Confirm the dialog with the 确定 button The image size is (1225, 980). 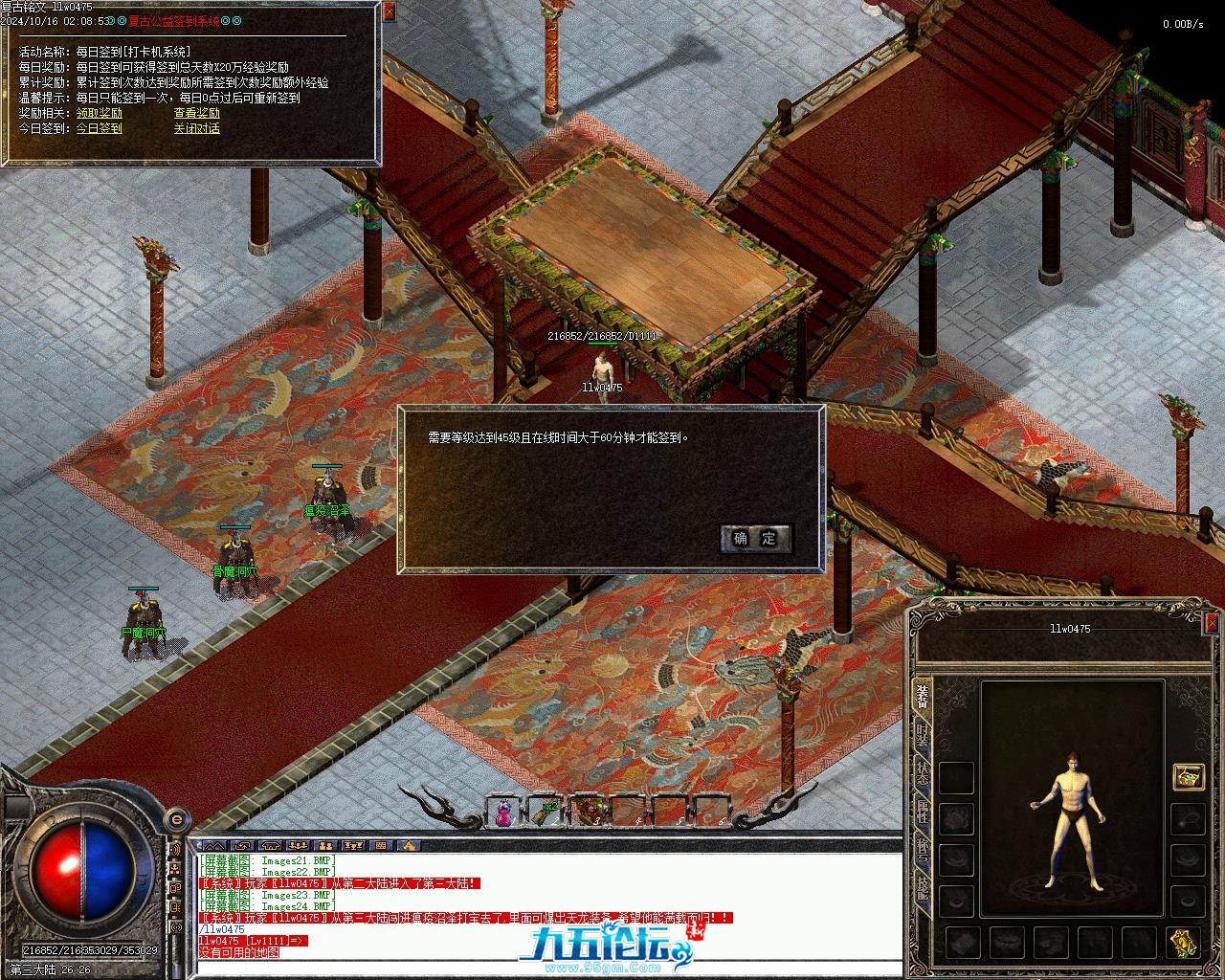(755, 539)
